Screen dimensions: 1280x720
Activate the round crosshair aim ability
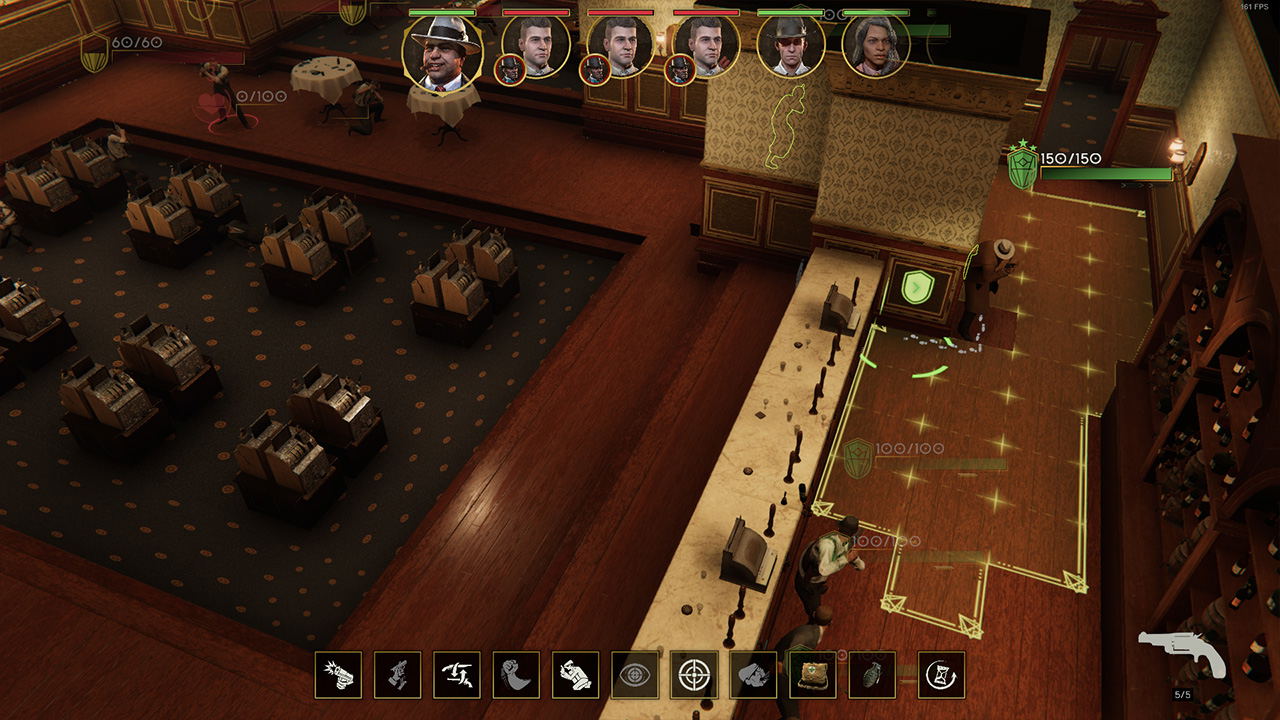pos(694,675)
